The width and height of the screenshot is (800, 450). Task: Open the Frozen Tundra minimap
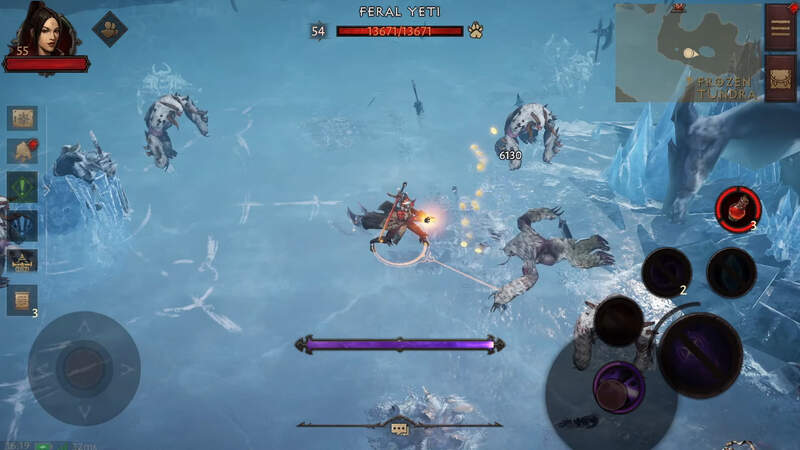click(688, 52)
